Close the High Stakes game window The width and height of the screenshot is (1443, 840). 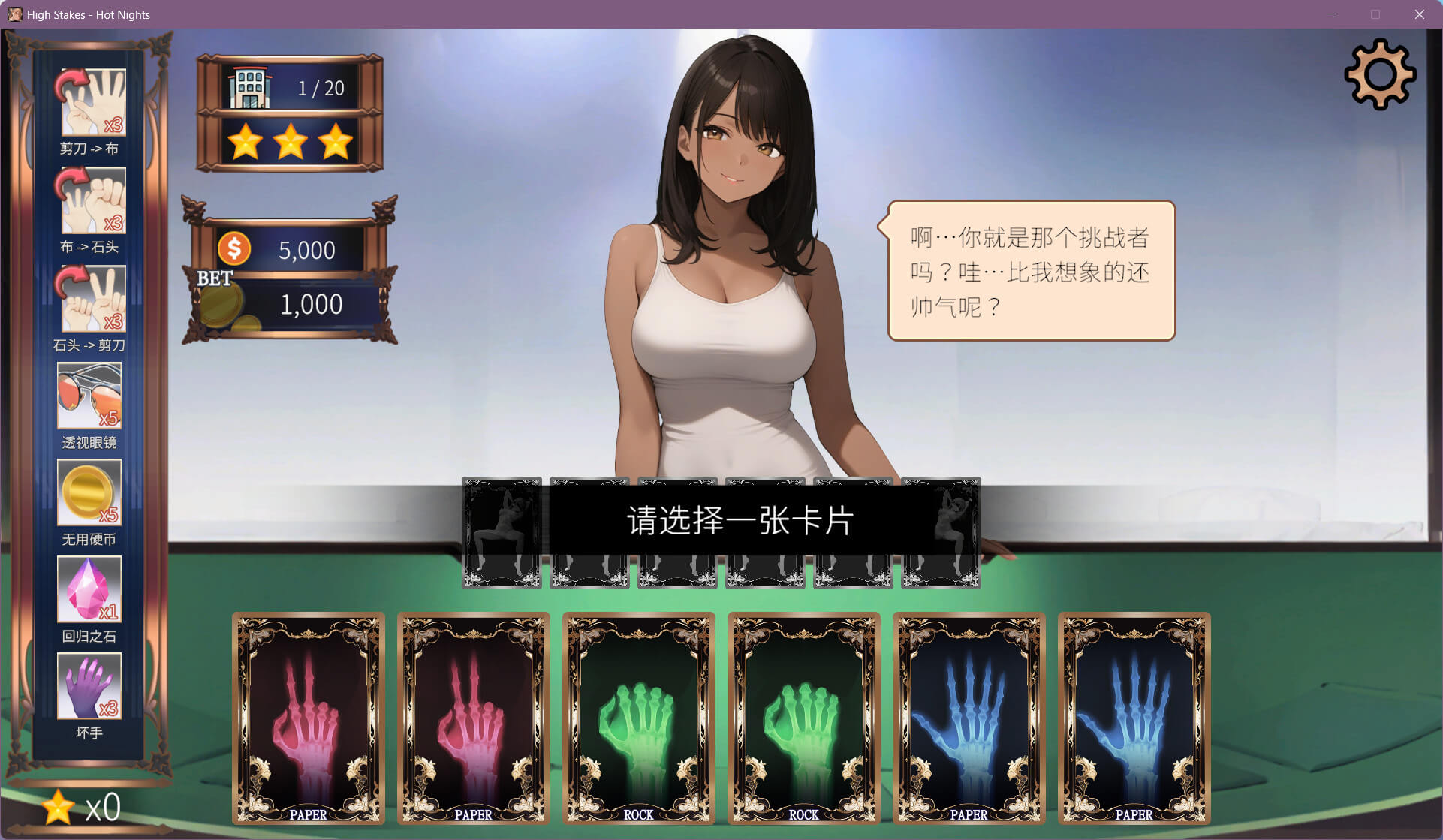(x=1419, y=14)
